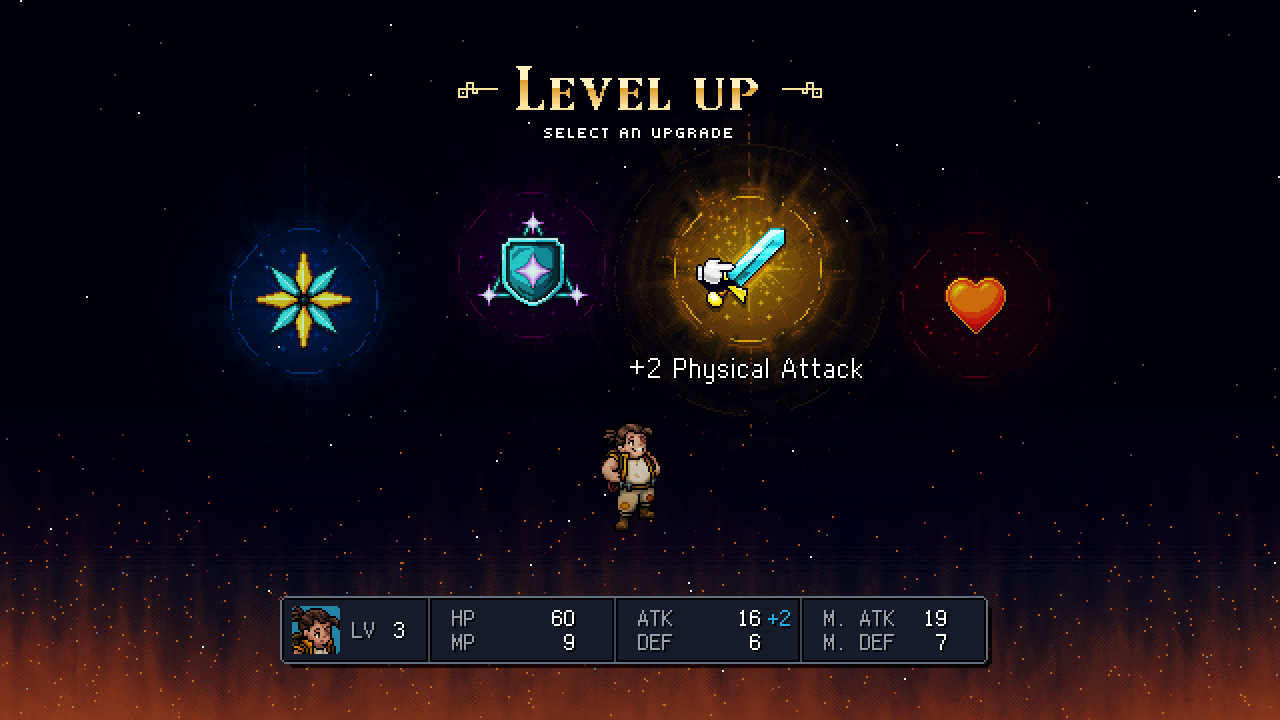Click the M. ATK value 19

(936, 617)
